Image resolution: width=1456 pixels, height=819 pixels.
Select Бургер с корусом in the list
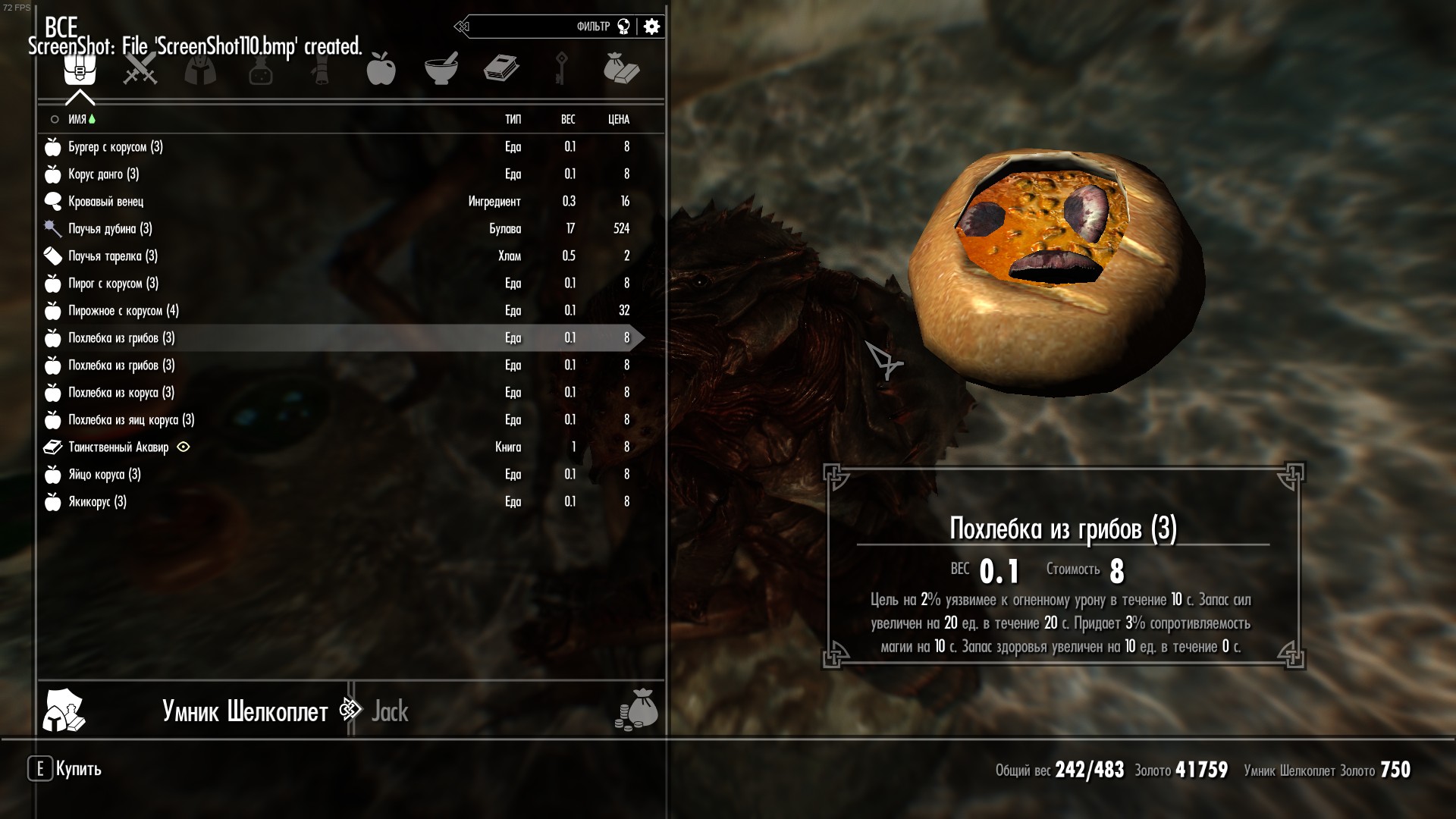pyautogui.click(x=115, y=147)
